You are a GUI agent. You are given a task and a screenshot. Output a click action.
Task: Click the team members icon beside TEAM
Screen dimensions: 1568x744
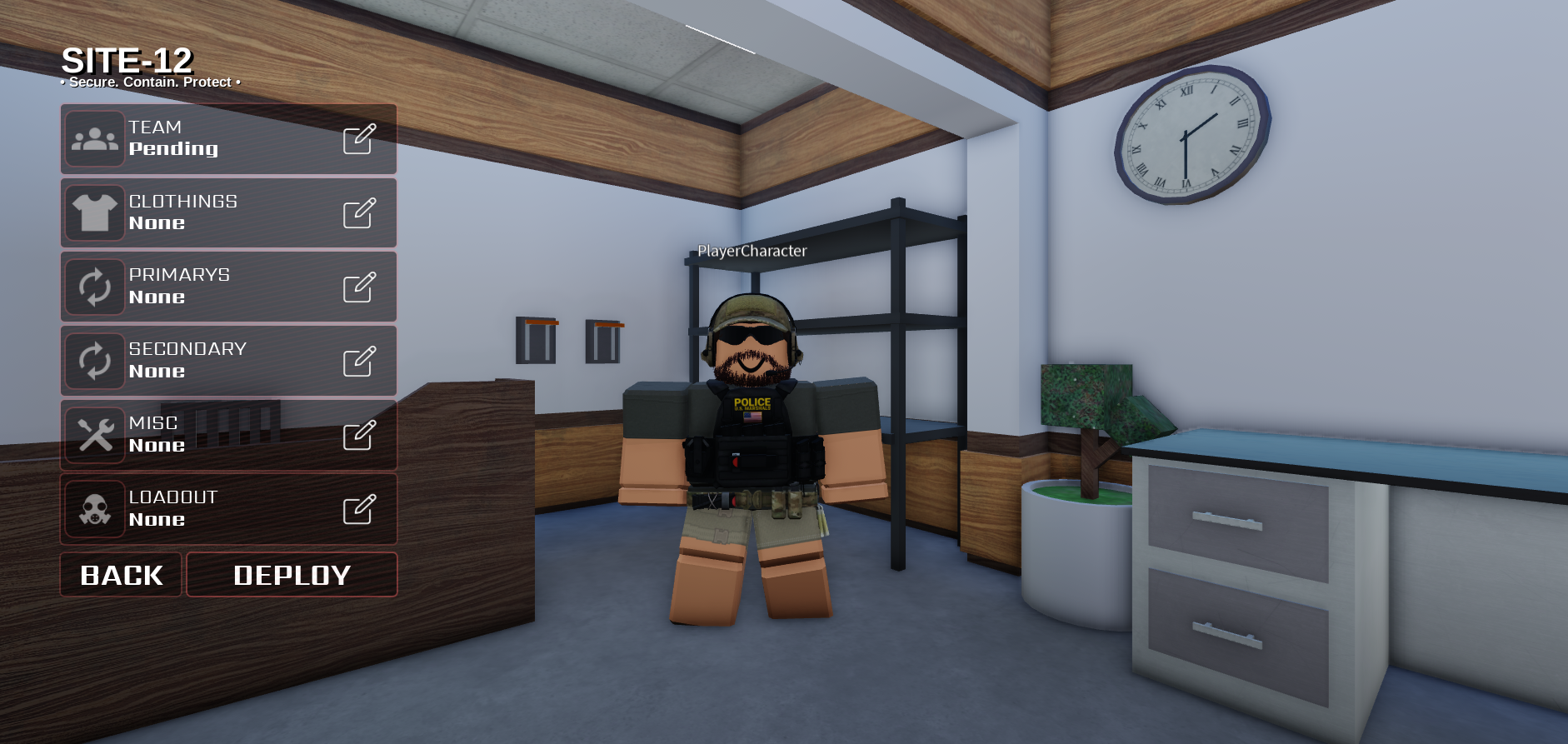click(95, 138)
